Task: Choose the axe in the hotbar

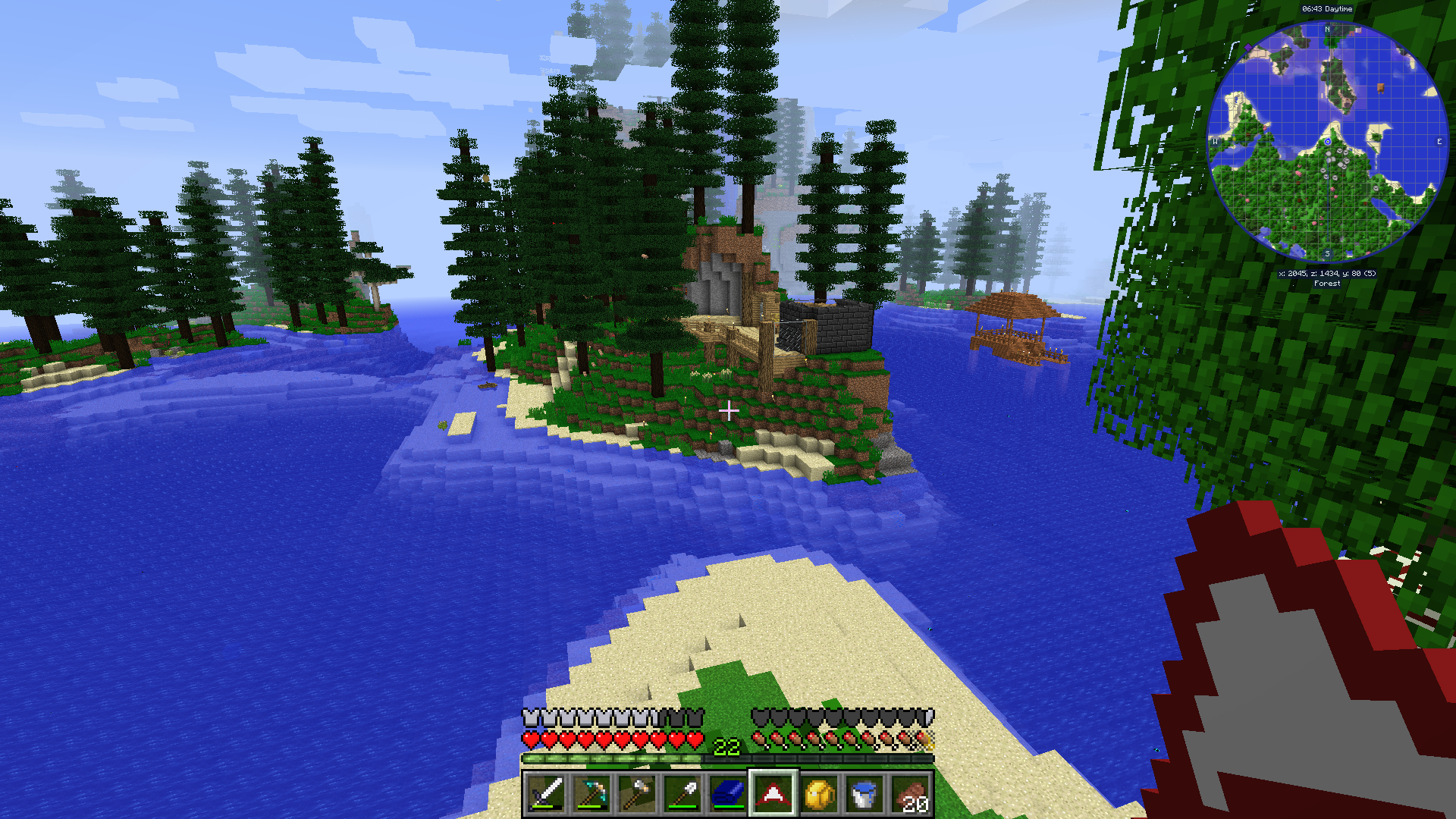Action: click(x=636, y=794)
